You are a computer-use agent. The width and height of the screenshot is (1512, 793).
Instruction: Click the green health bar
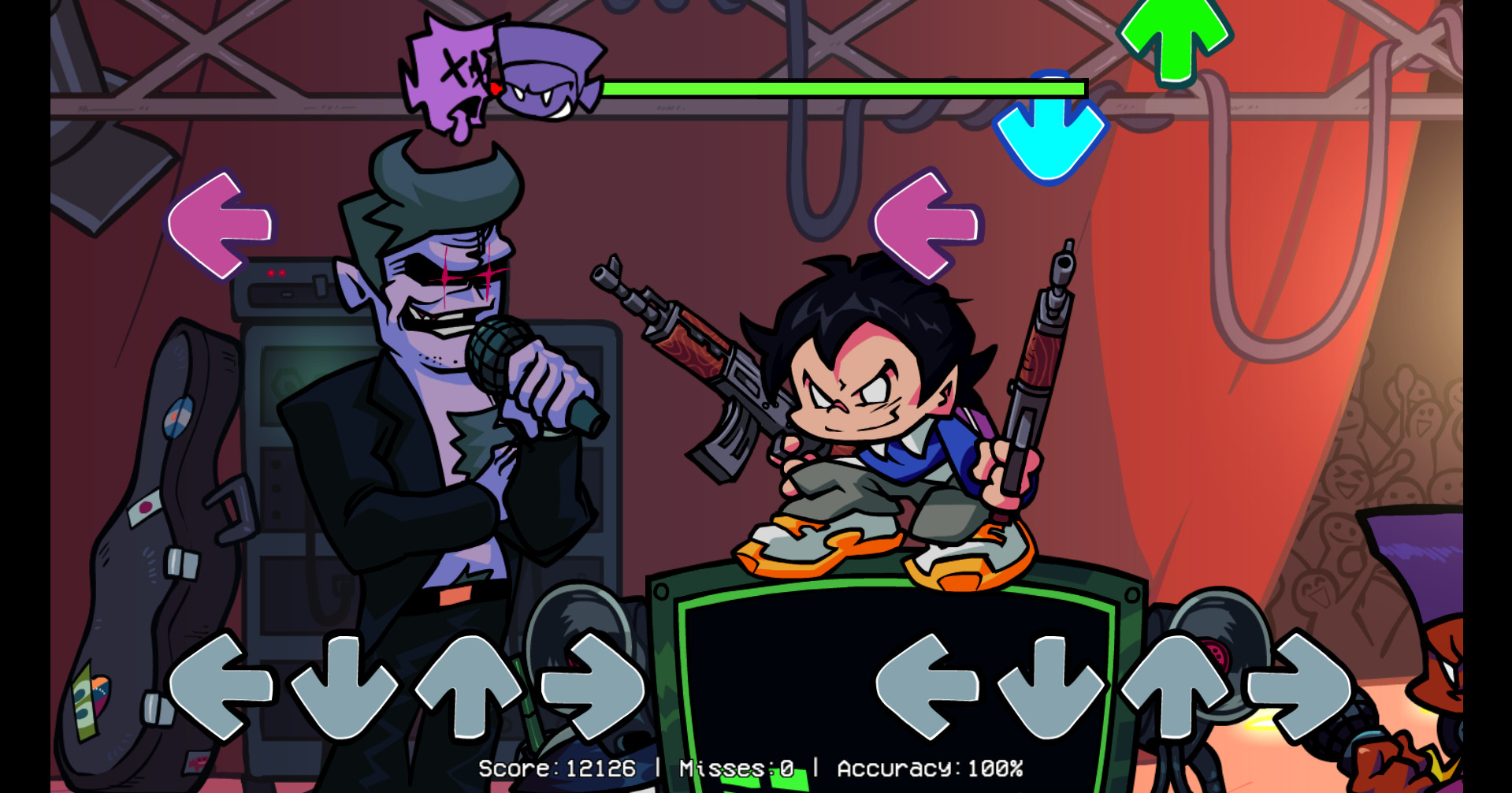(843, 89)
